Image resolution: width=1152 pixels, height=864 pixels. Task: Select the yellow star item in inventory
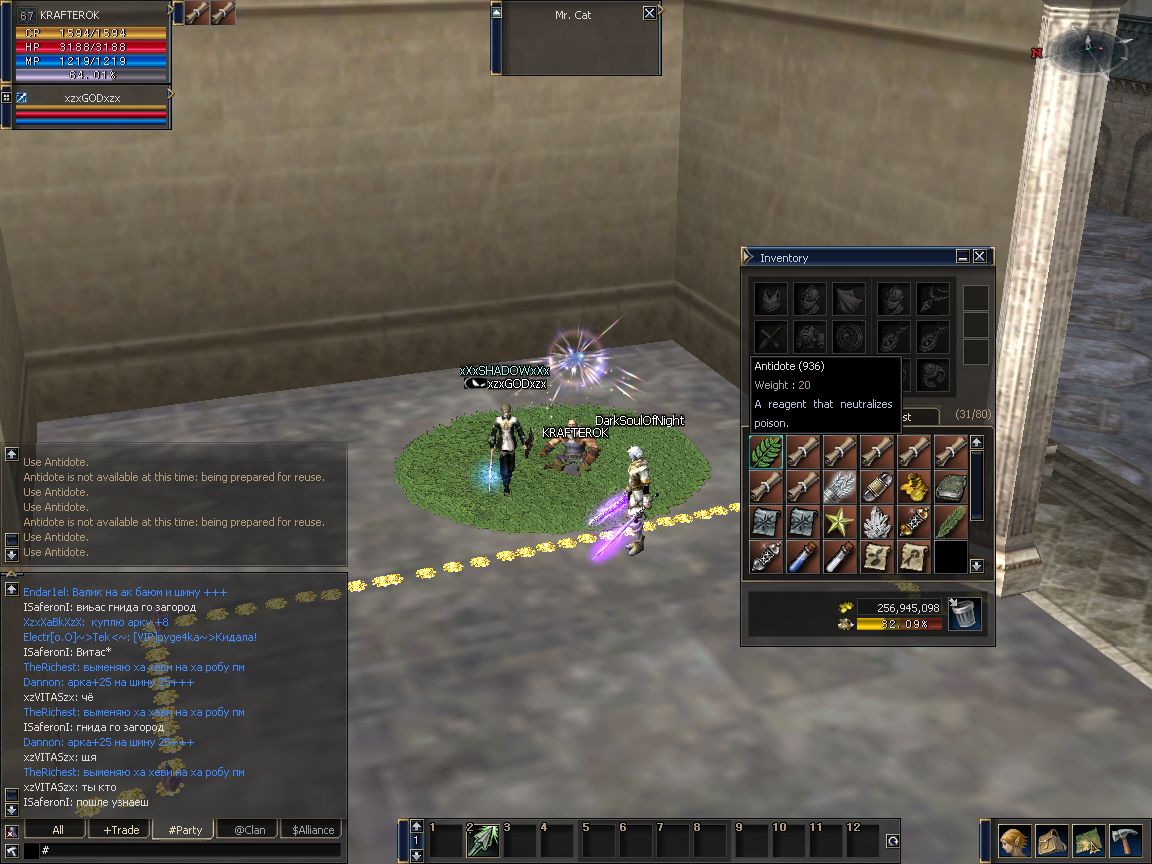click(839, 522)
